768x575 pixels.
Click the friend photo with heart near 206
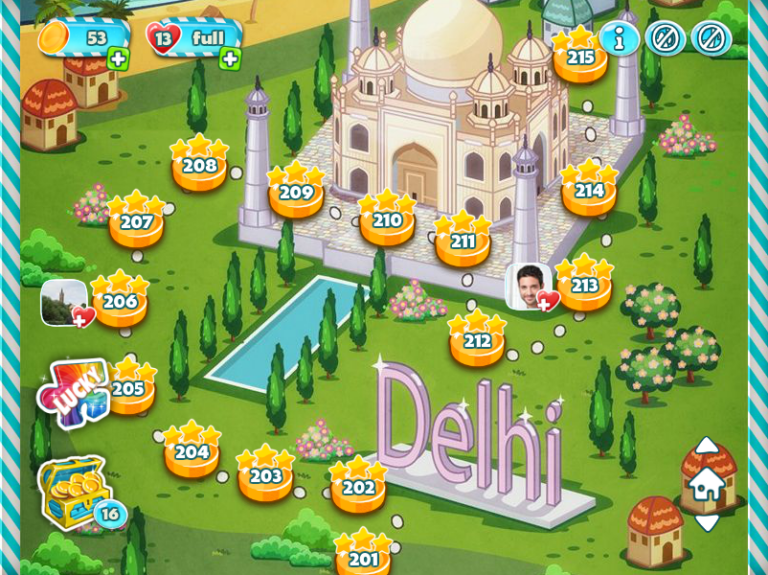(65, 302)
